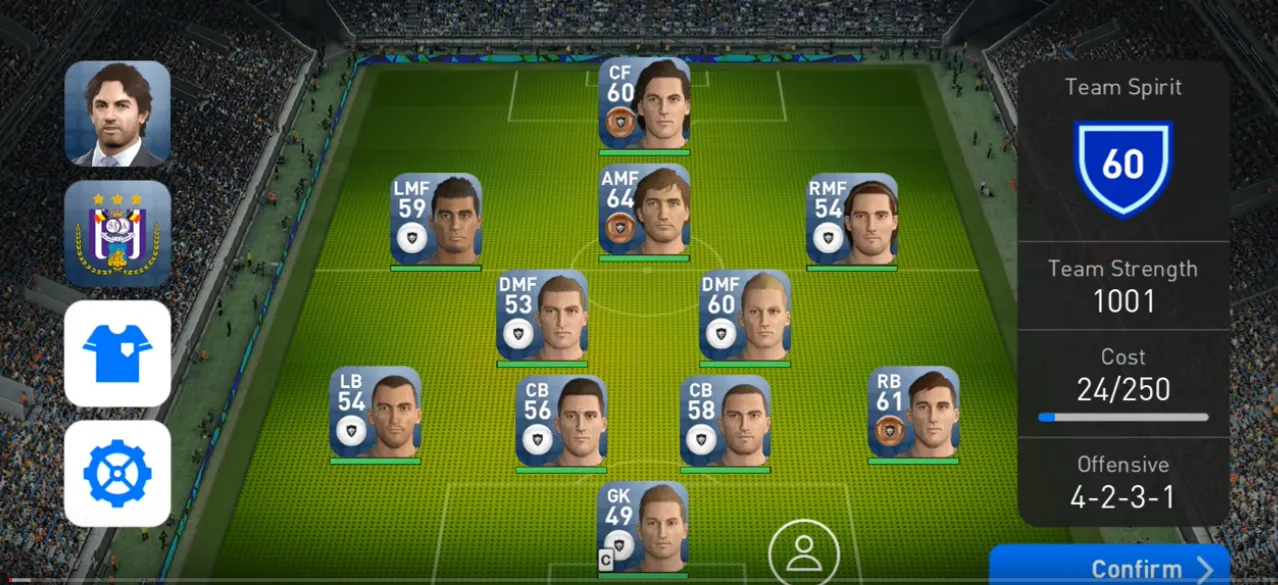Confirm the squad lineup

1108,567
